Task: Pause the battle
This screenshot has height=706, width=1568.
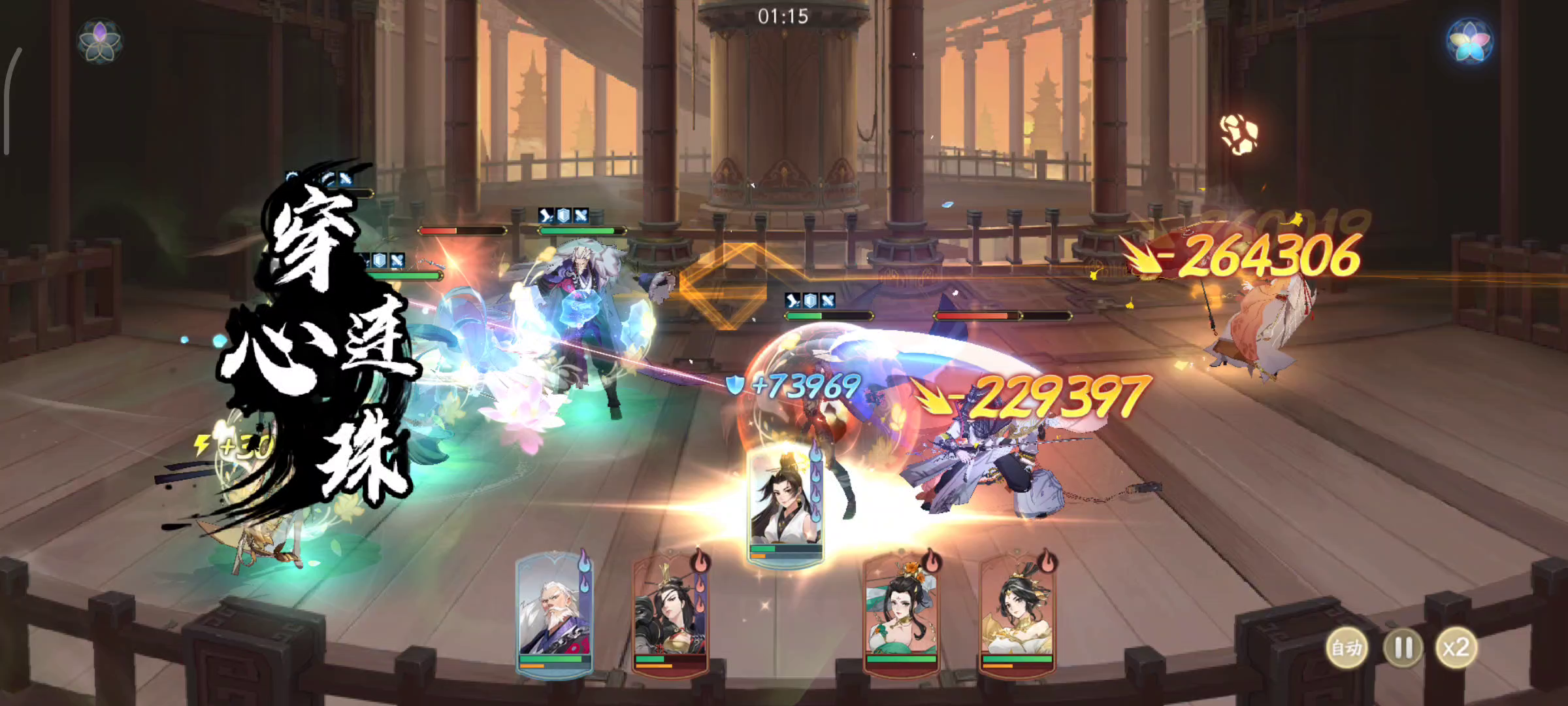Action: [x=1403, y=648]
